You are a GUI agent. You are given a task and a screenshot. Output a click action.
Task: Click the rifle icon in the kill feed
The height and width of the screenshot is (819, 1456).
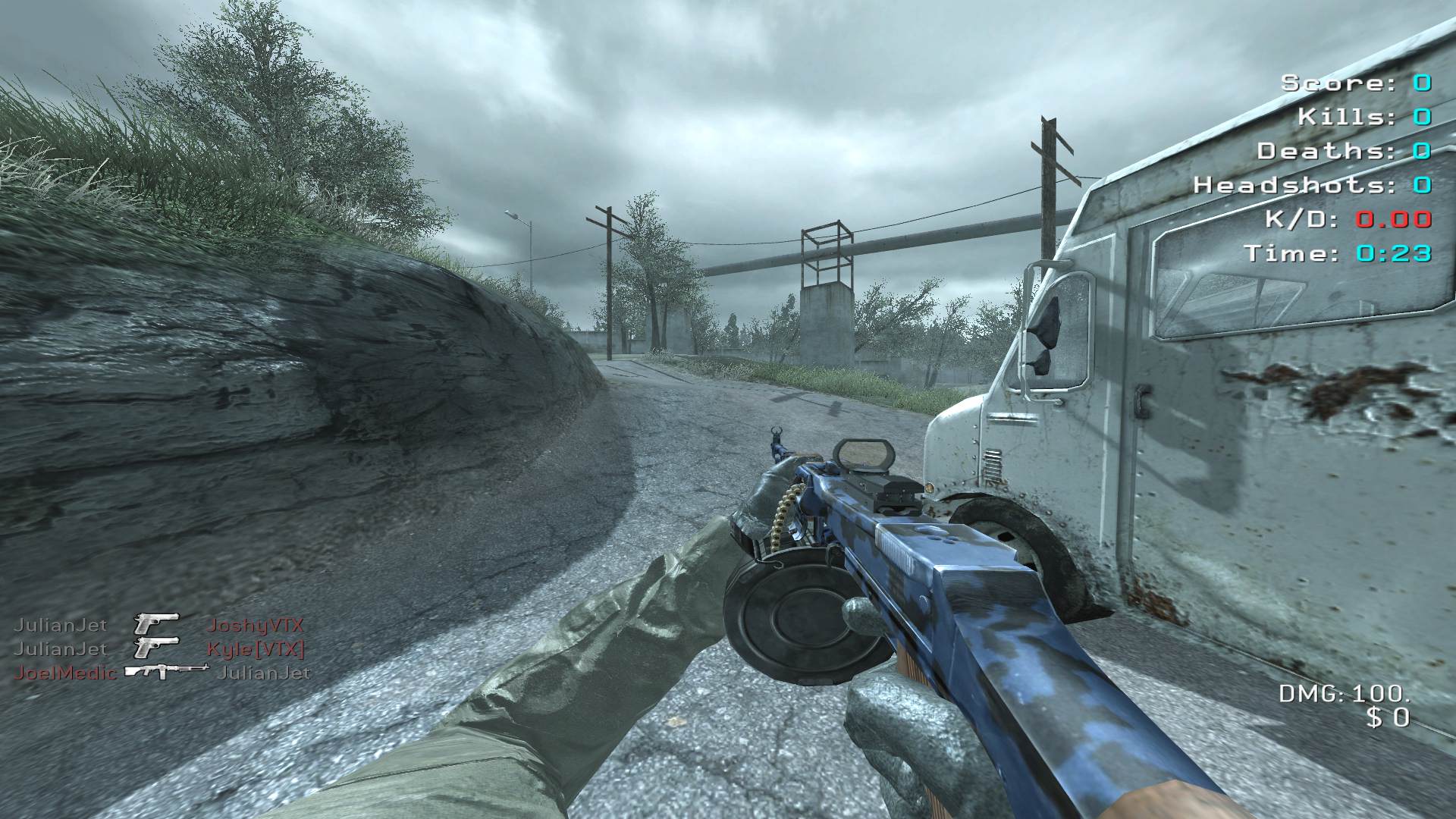click(x=166, y=671)
